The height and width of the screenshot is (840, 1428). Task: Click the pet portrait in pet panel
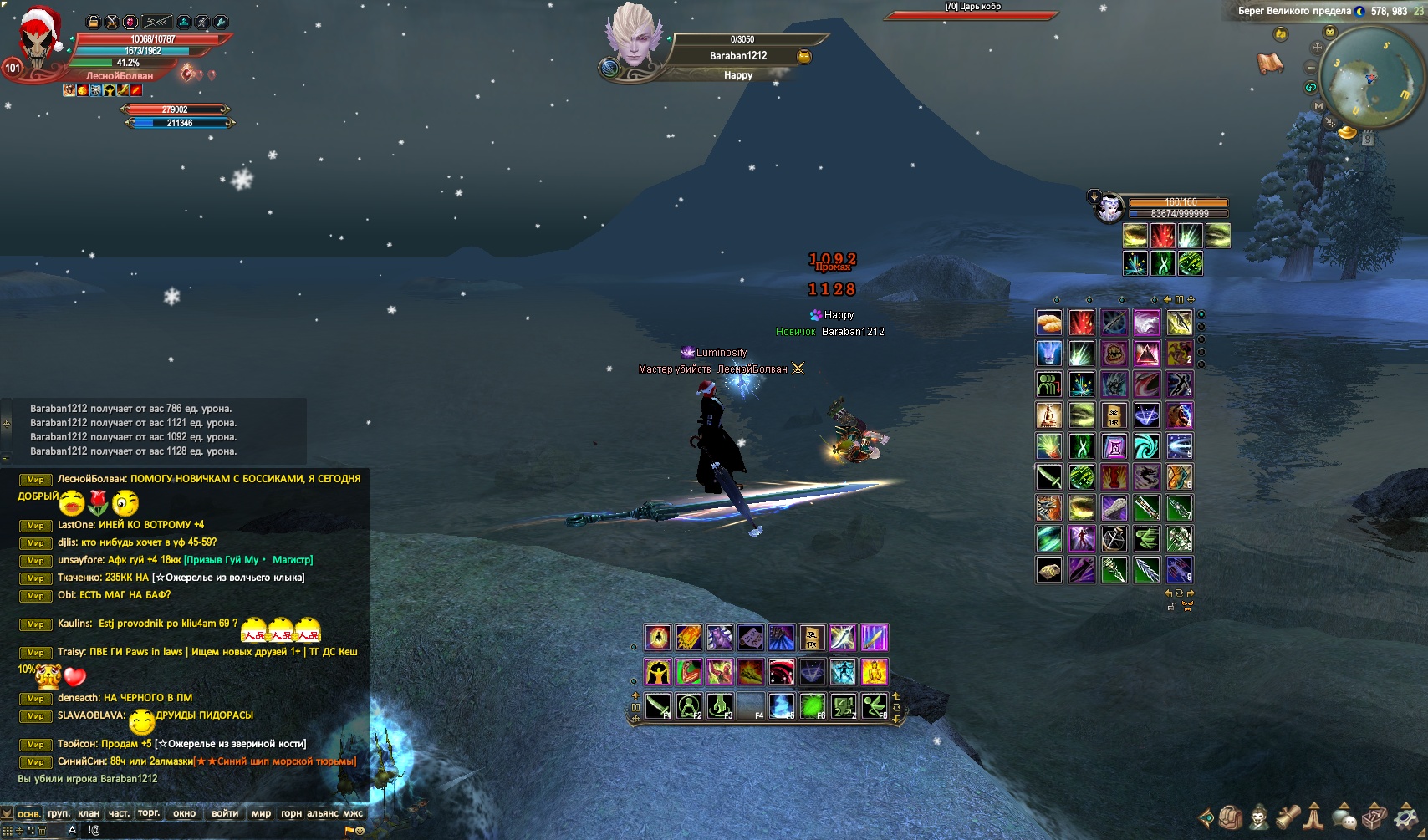pyautogui.click(x=1109, y=207)
